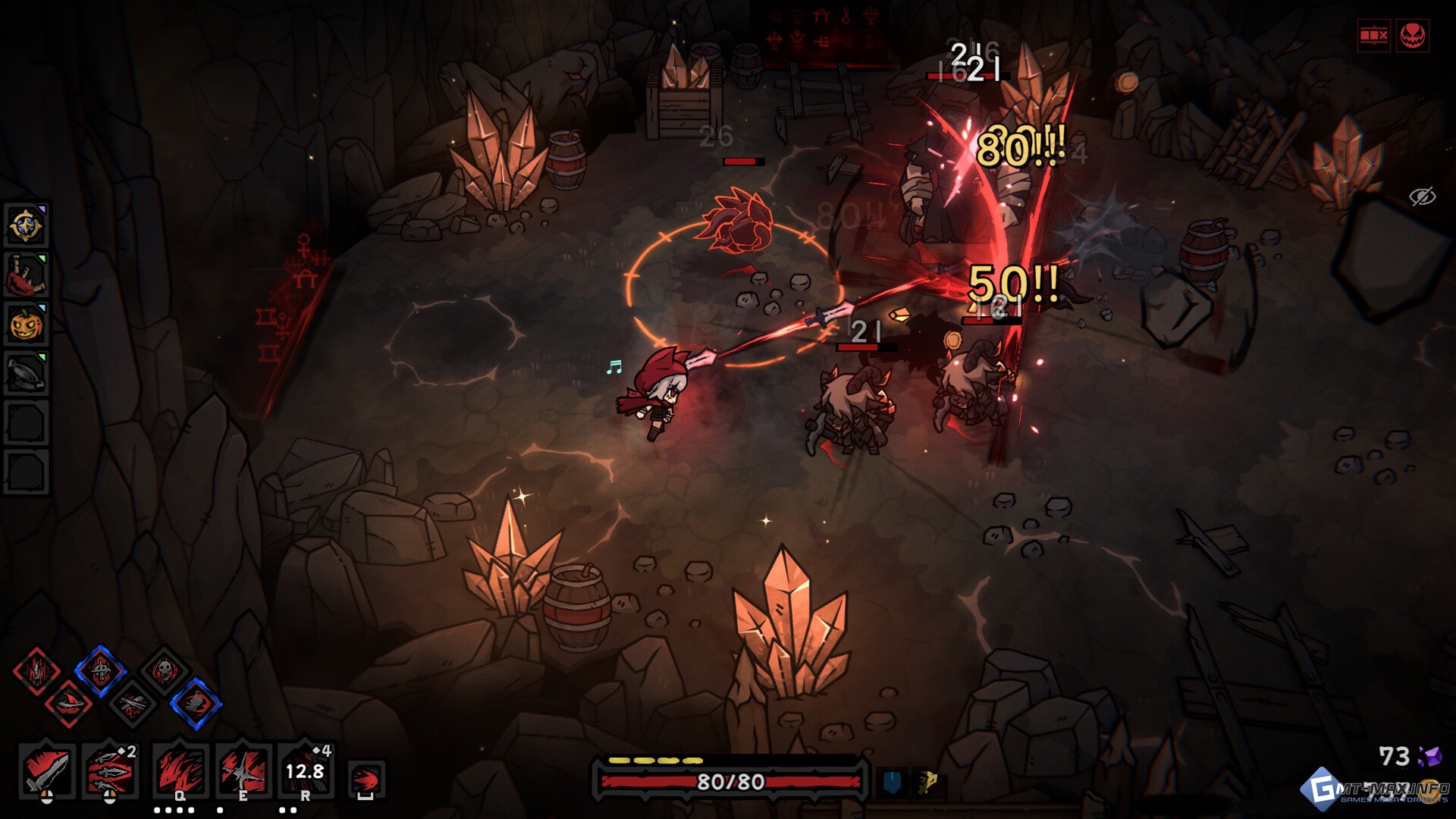Use the red dash skill icon
1456x819 pixels.
(x=366, y=779)
